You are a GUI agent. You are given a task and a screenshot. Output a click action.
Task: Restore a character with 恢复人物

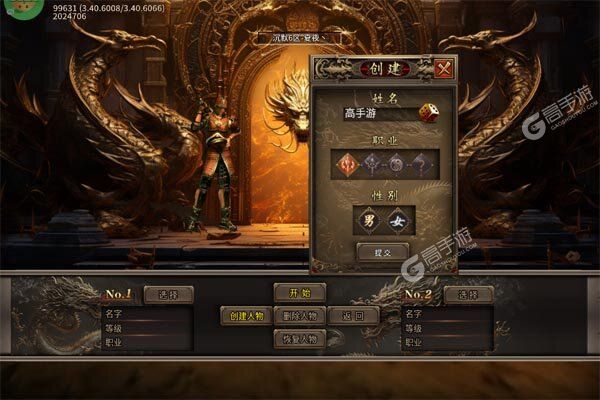tap(299, 339)
